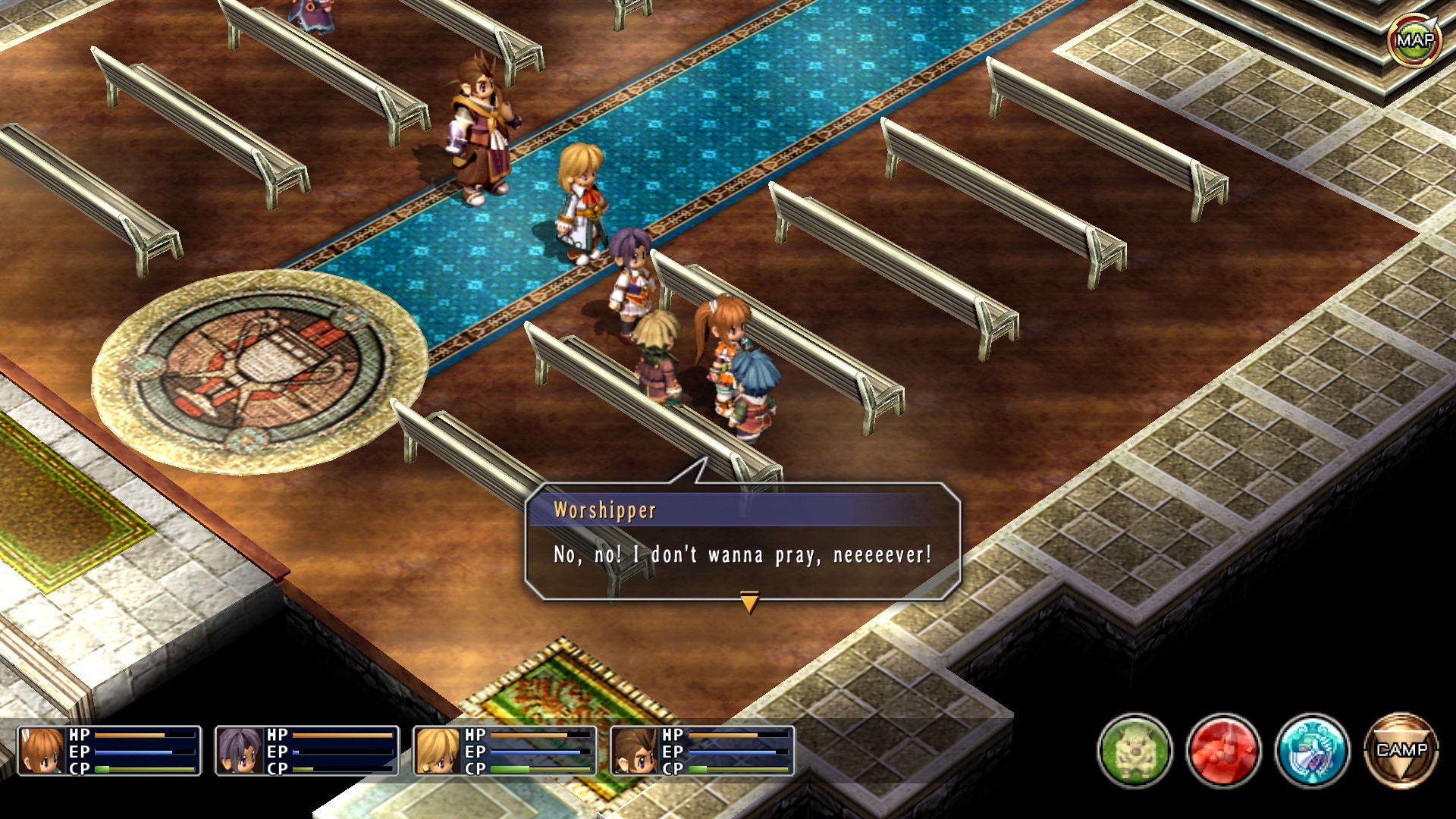Click the green sheep-like creature icon

tap(1134, 751)
